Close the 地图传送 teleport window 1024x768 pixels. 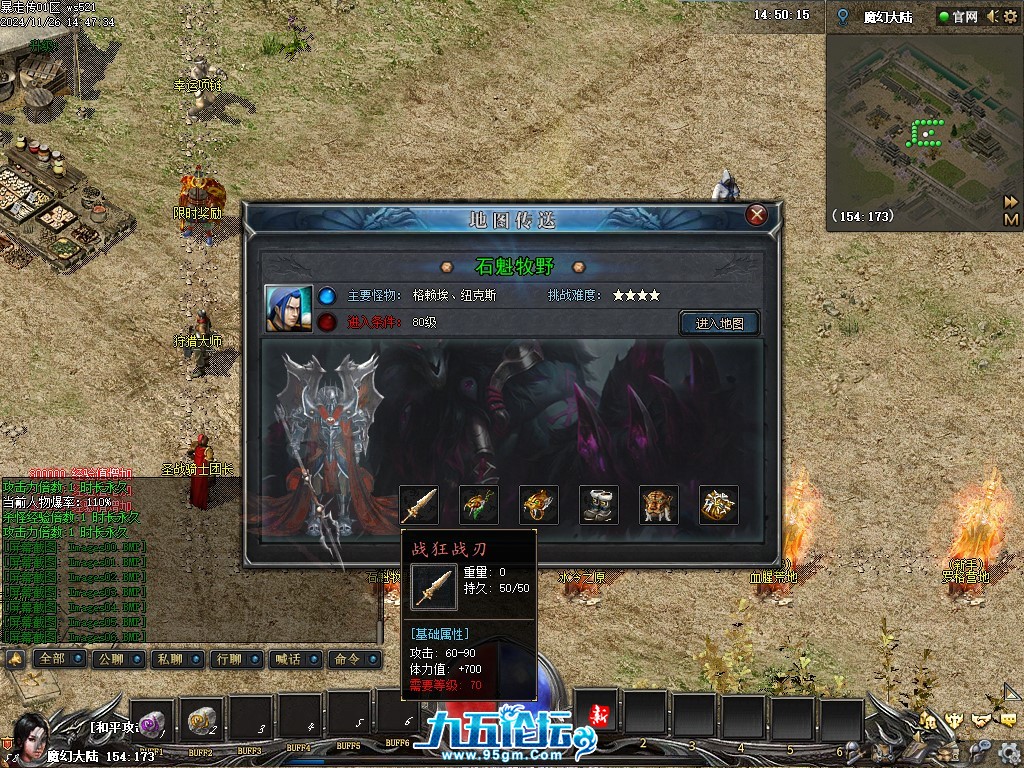757,214
